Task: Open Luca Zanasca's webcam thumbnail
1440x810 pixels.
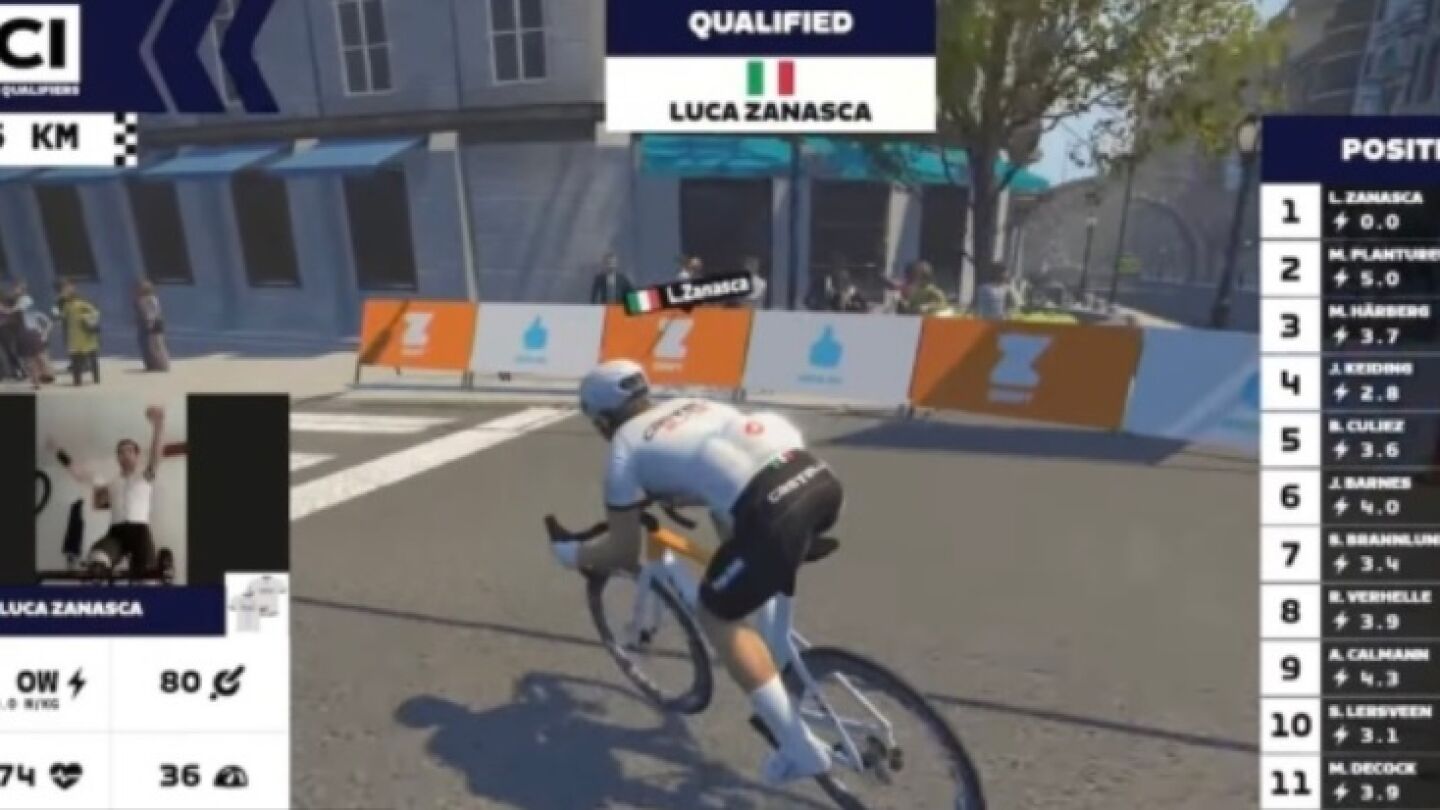Action: coord(112,490)
